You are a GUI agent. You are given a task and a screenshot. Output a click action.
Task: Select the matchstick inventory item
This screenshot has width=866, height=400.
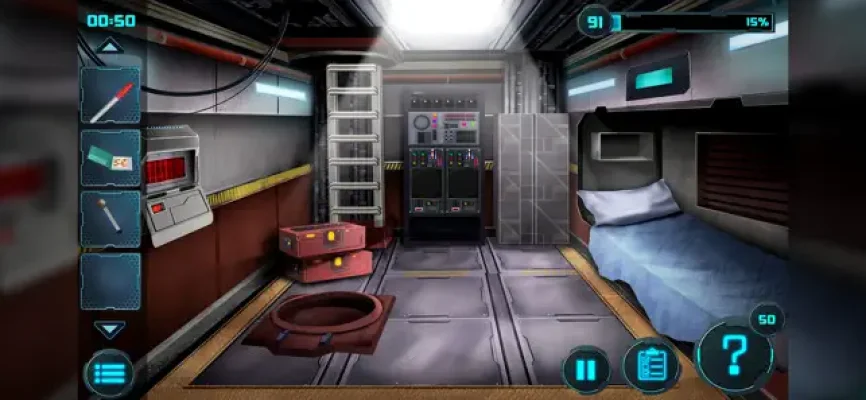coord(110,219)
